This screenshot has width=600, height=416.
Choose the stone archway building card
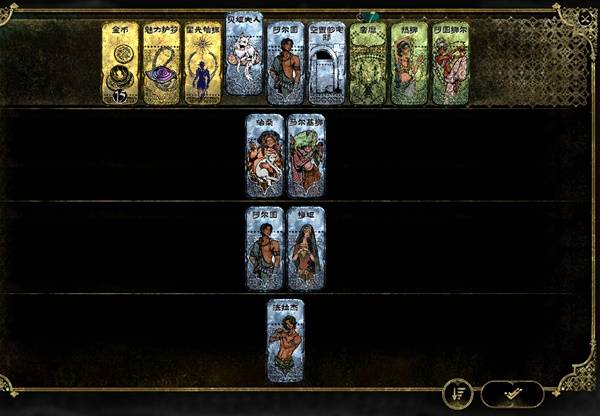coord(327,64)
